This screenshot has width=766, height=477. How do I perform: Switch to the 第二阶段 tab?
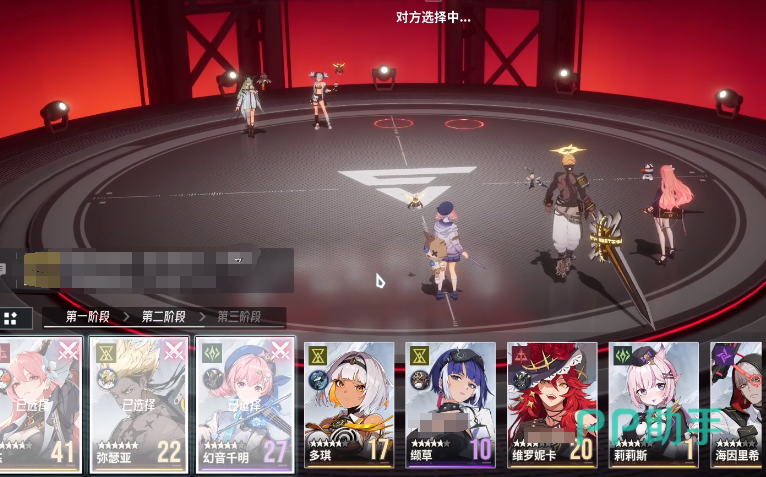161,317
